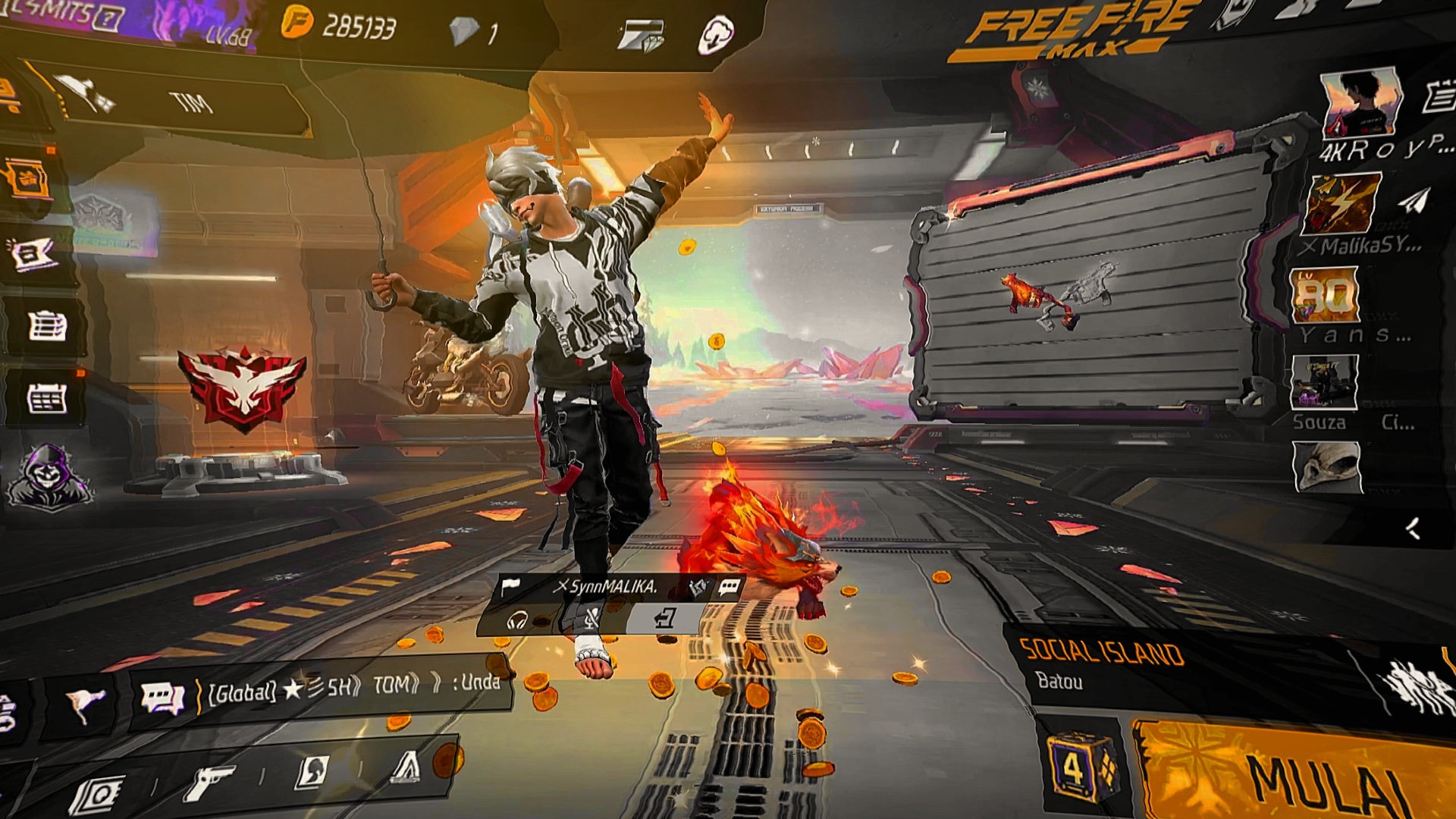Open the hooded skull guild icon
Screen dimensions: 1456x819
point(49,476)
